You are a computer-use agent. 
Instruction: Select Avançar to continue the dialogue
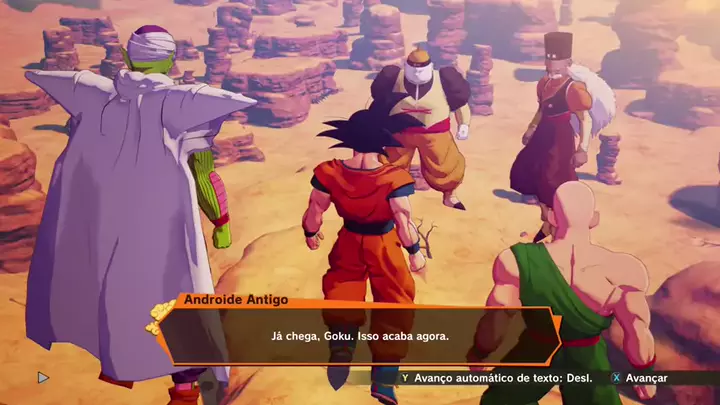coord(640,378)
